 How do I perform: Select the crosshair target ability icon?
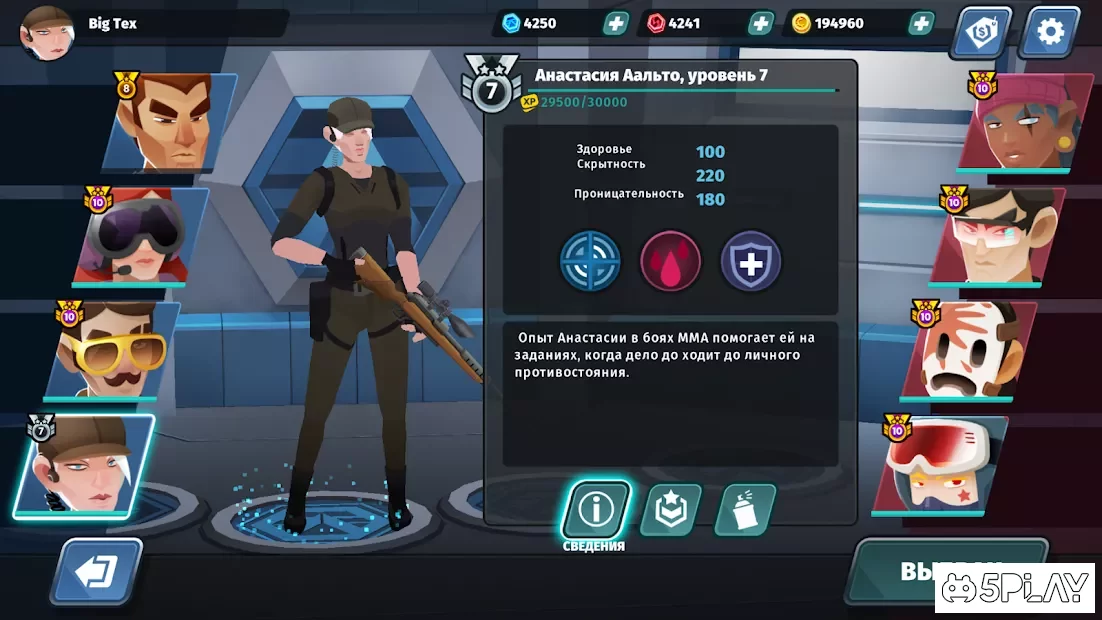tap(590, 262)
